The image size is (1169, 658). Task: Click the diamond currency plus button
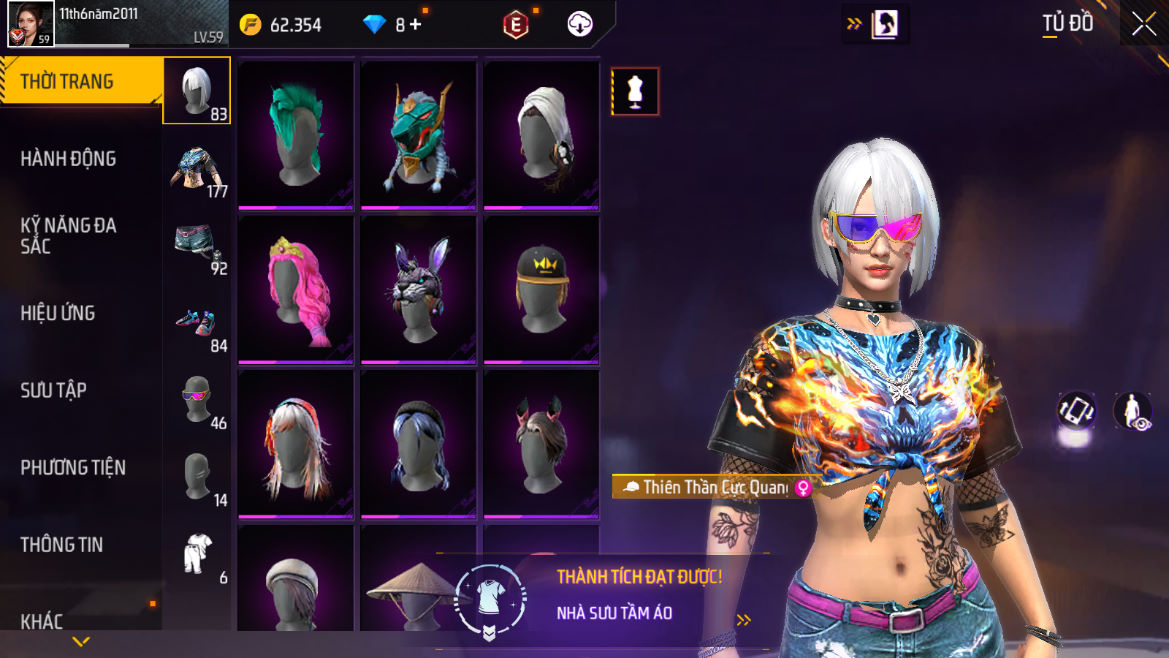tap(415, 25)
